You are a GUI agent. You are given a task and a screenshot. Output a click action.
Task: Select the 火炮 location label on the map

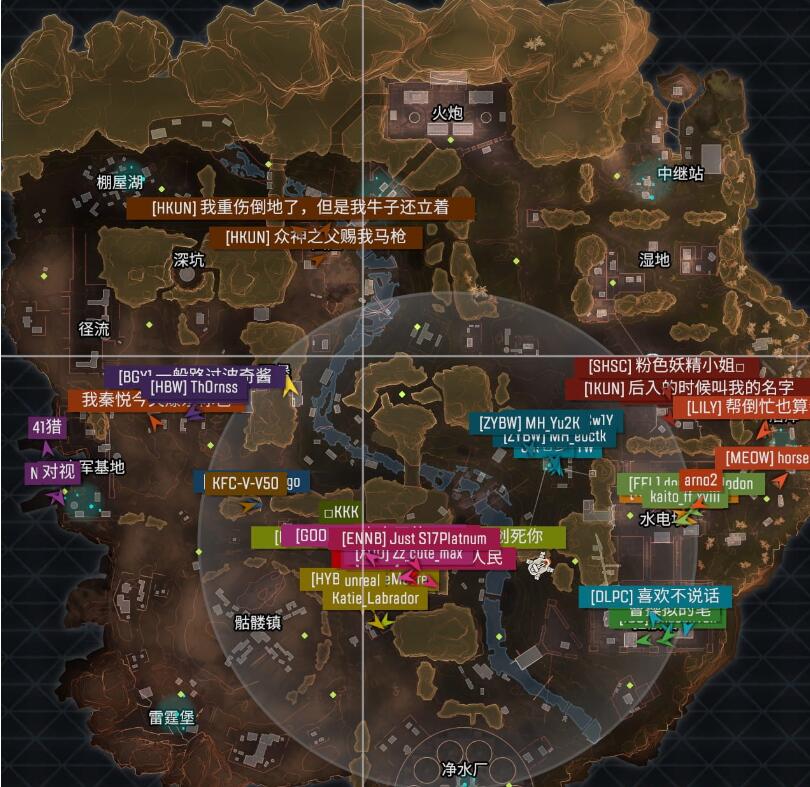click(x=447, y=113)
